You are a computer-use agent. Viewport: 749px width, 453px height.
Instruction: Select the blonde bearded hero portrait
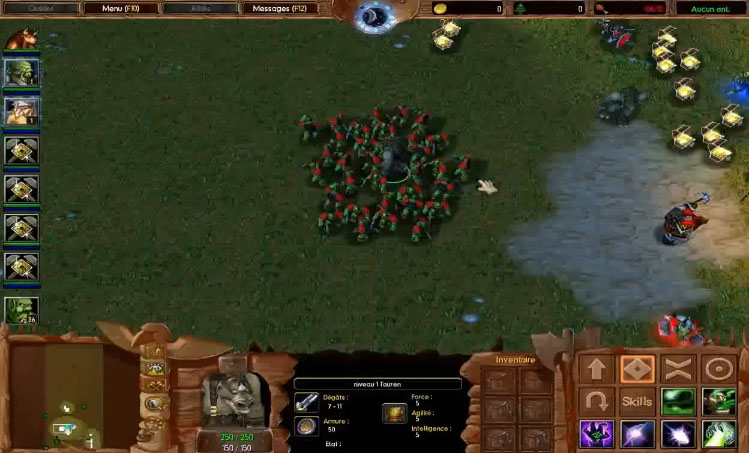coord(21,110)
